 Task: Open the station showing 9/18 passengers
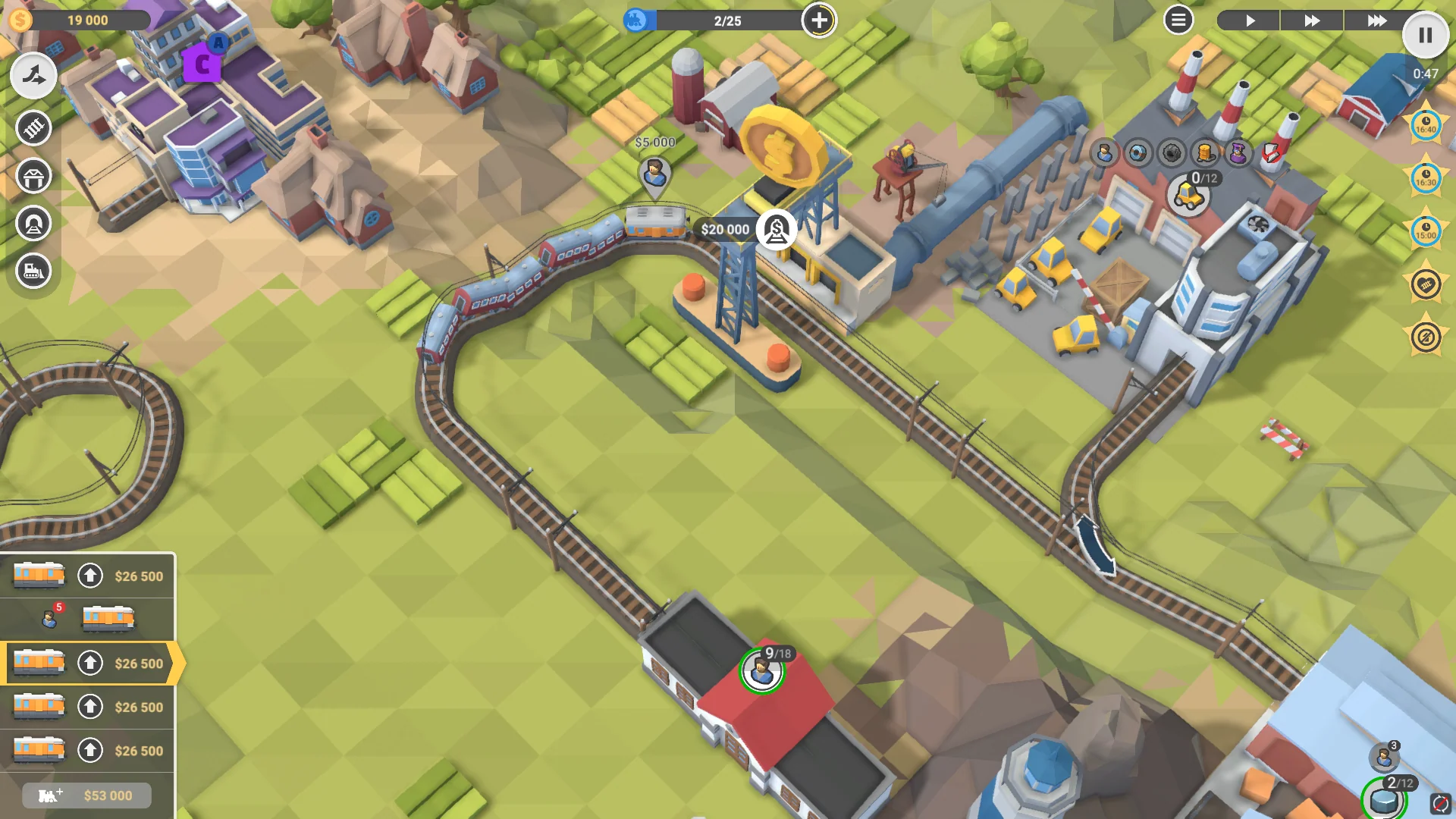[x=764, y=671]
